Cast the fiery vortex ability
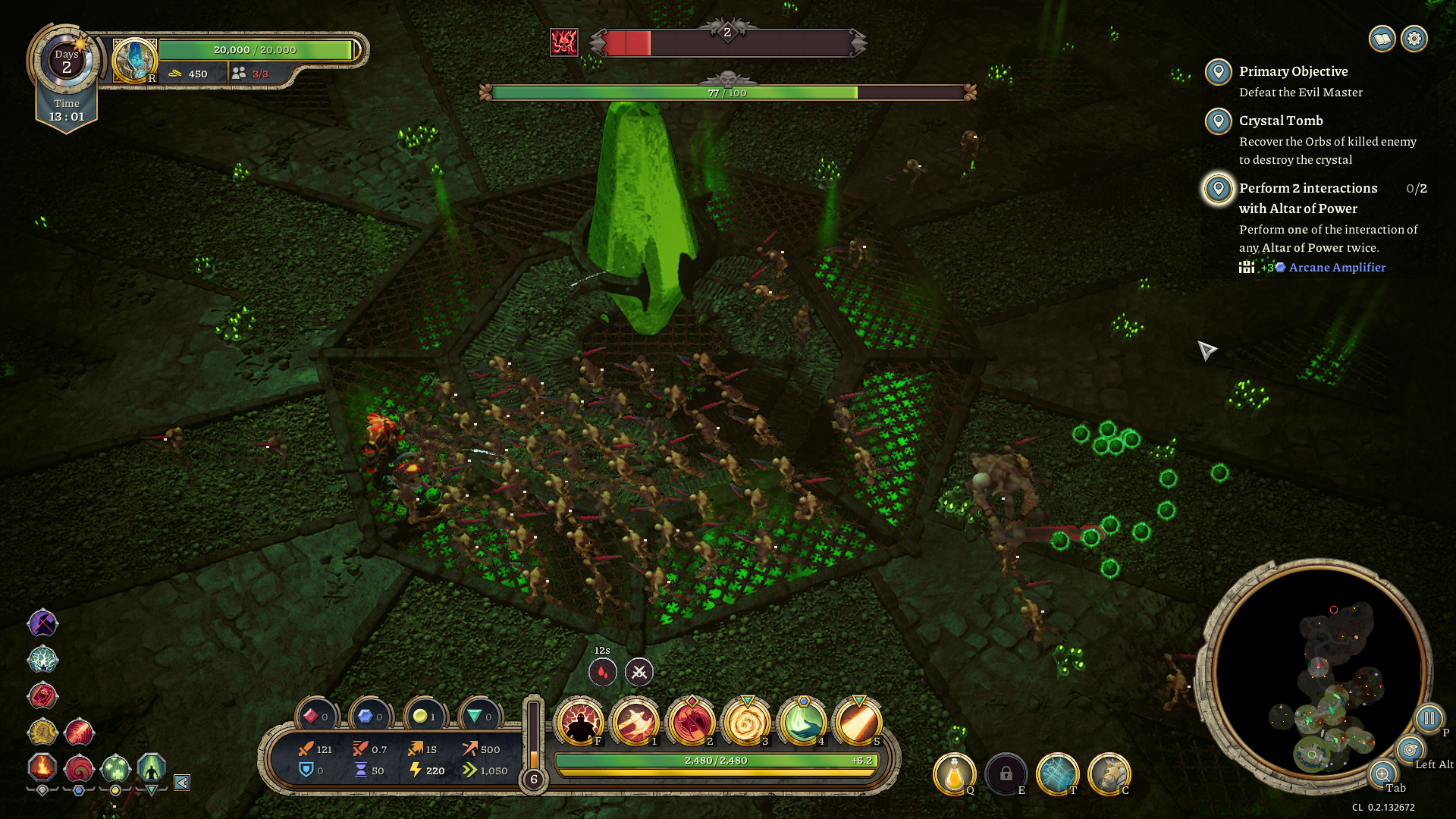 point(746,723)
